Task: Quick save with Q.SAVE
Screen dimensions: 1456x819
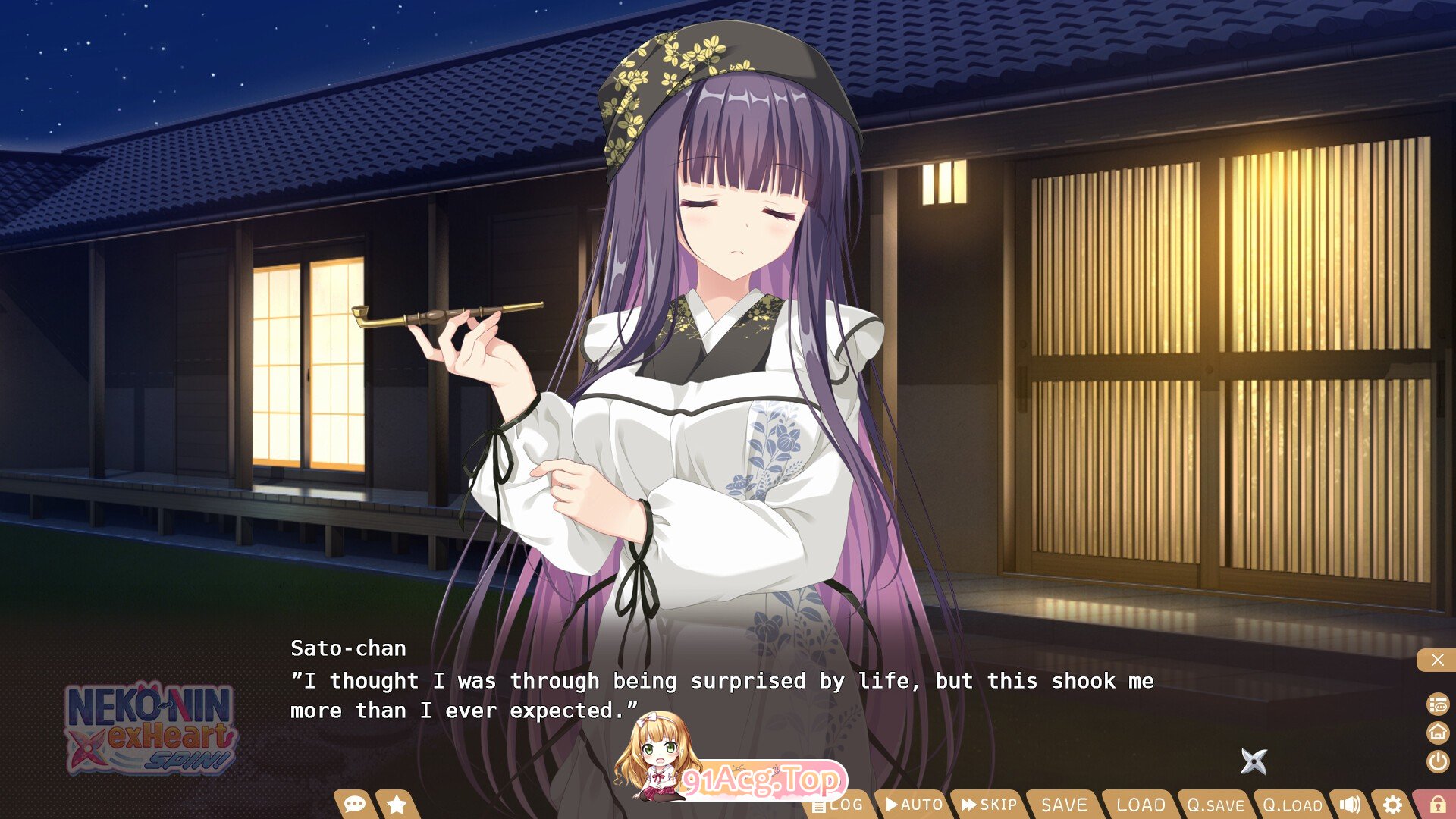Action: pyautogui.click(x=1216, y=805)
